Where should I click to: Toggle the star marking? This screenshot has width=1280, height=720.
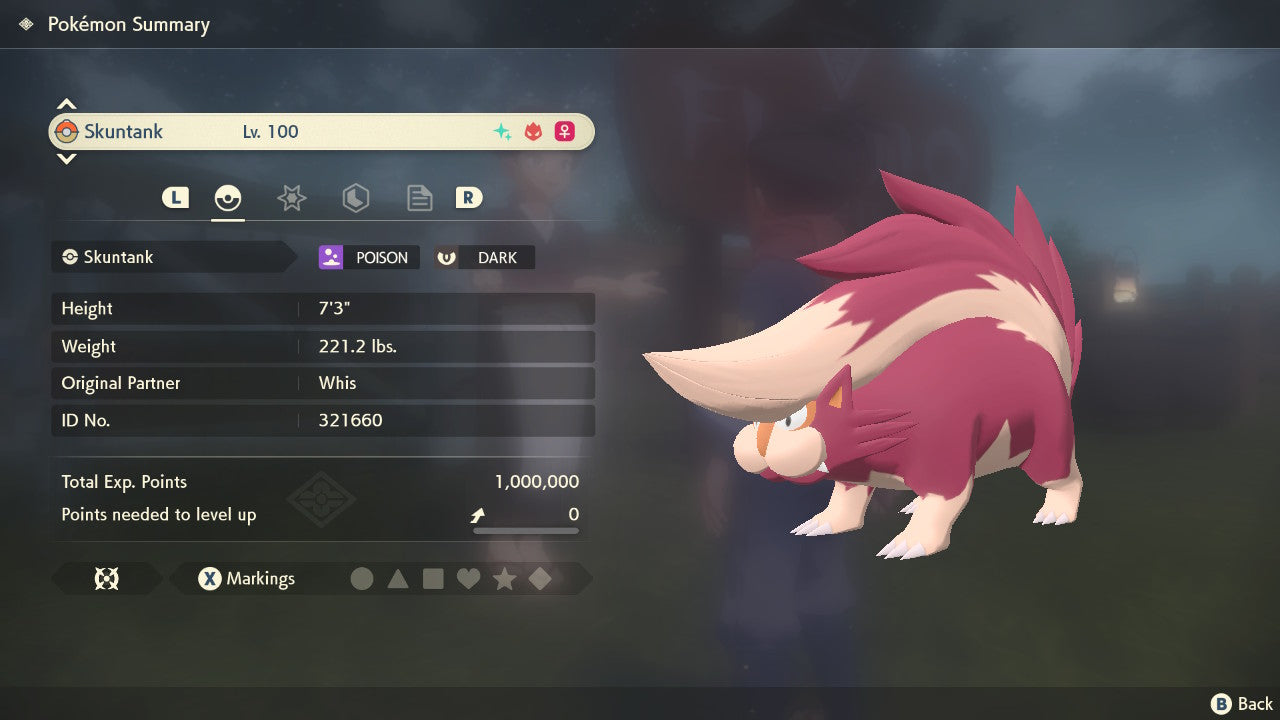coord(504,579)
